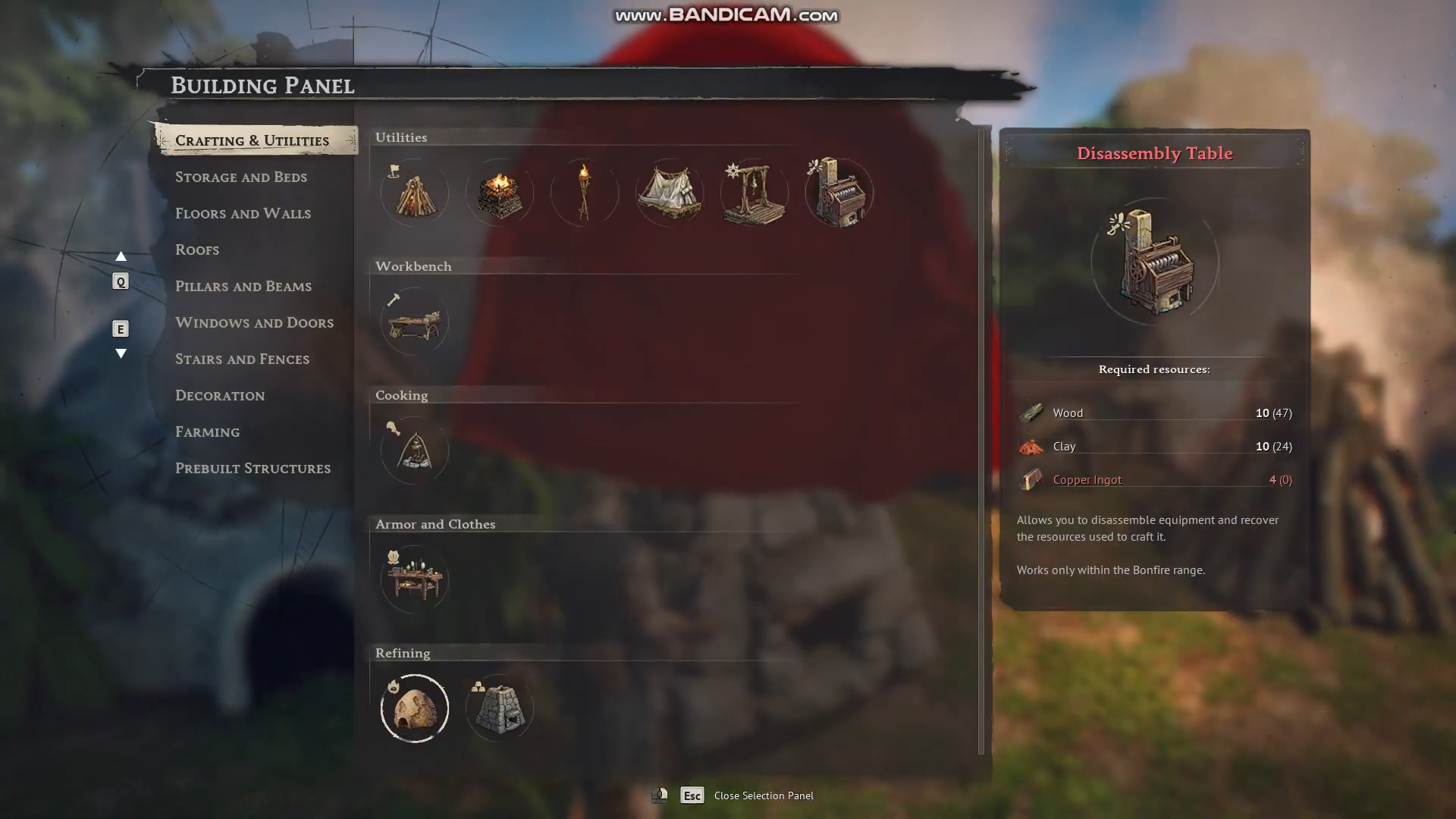Image resolution: width=1456 pixels, height=819 pixels.
Task: Switch to the Decoration category
Action: [x=220, y=395]
